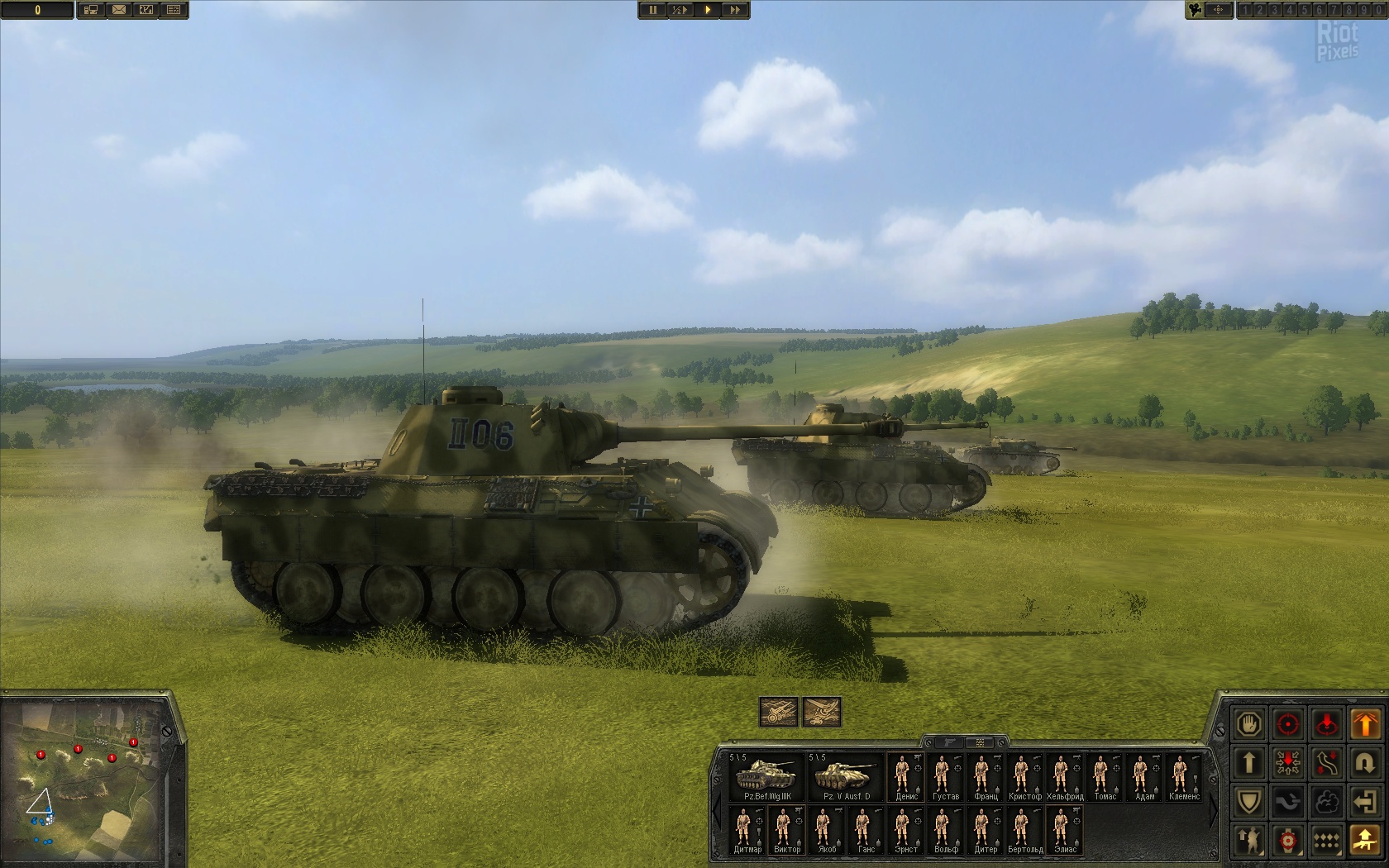This screenshot has width=1389, height=868.
Task: Open the messages envelope button
Action: (x=118, y=10)
